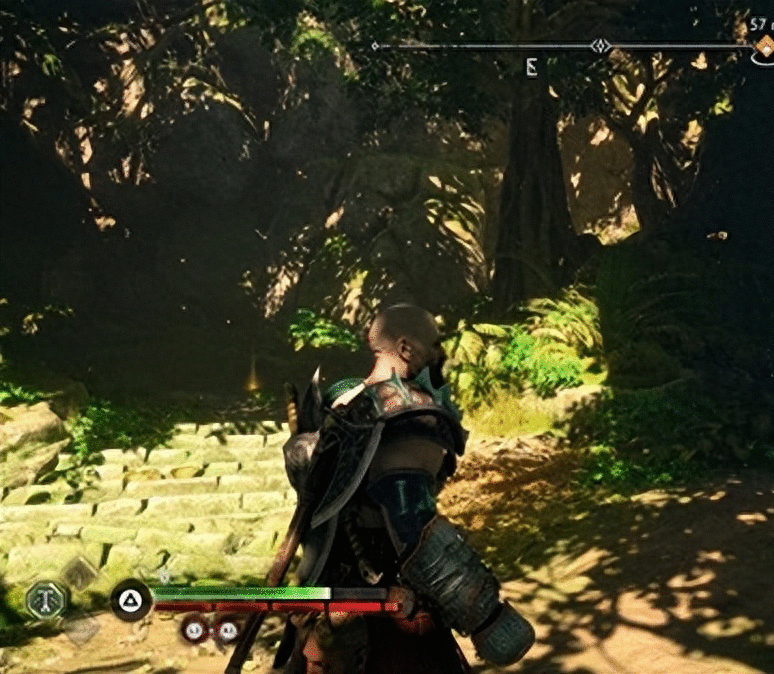Activate the green rune octagon icon

click(46, 600)
